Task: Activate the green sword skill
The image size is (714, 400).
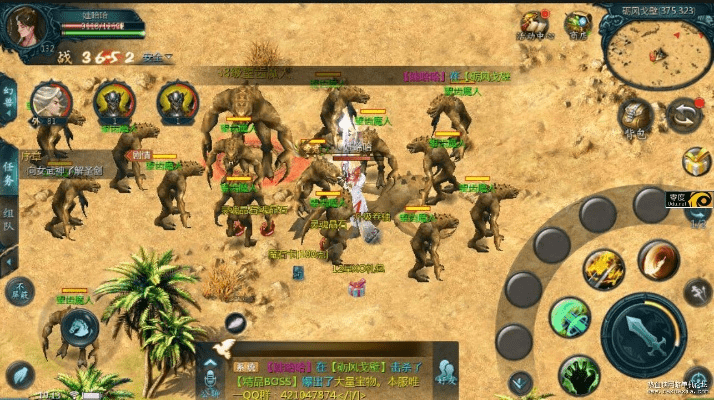Action: pyautogui.click(x=570, y=318)
